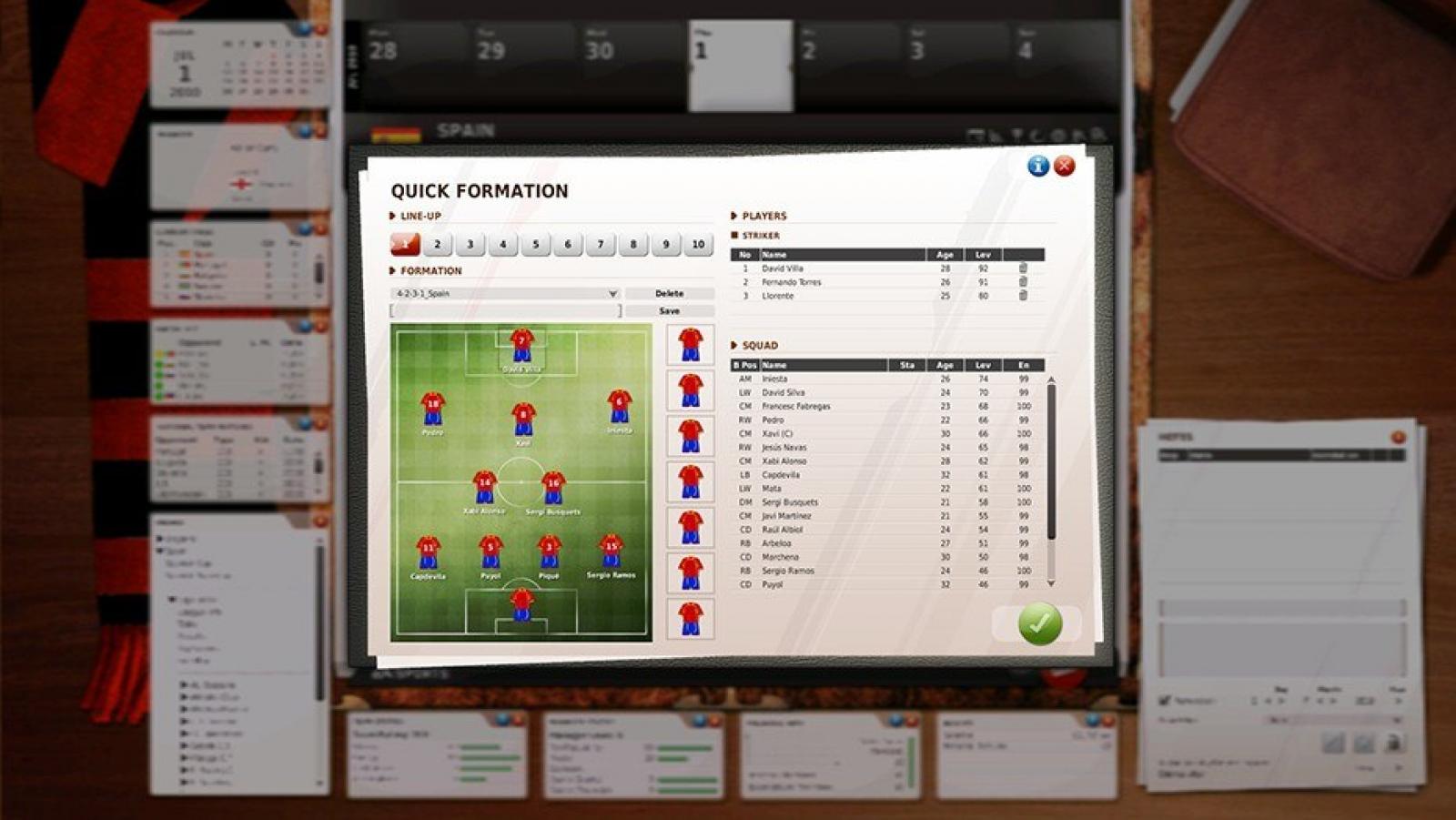1456x820 pixels.
Task: Select Fernando Torres in the striker list
Action: (792, 282)
